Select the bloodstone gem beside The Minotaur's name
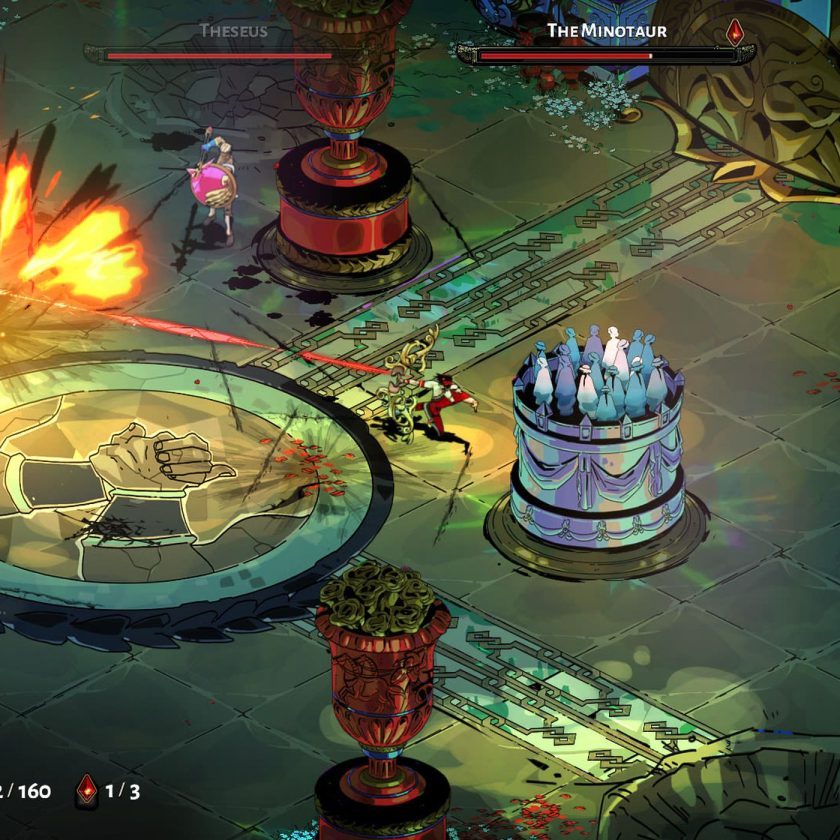Image resolution: width=840 pixels, height=840 pixels. [735, 31]
